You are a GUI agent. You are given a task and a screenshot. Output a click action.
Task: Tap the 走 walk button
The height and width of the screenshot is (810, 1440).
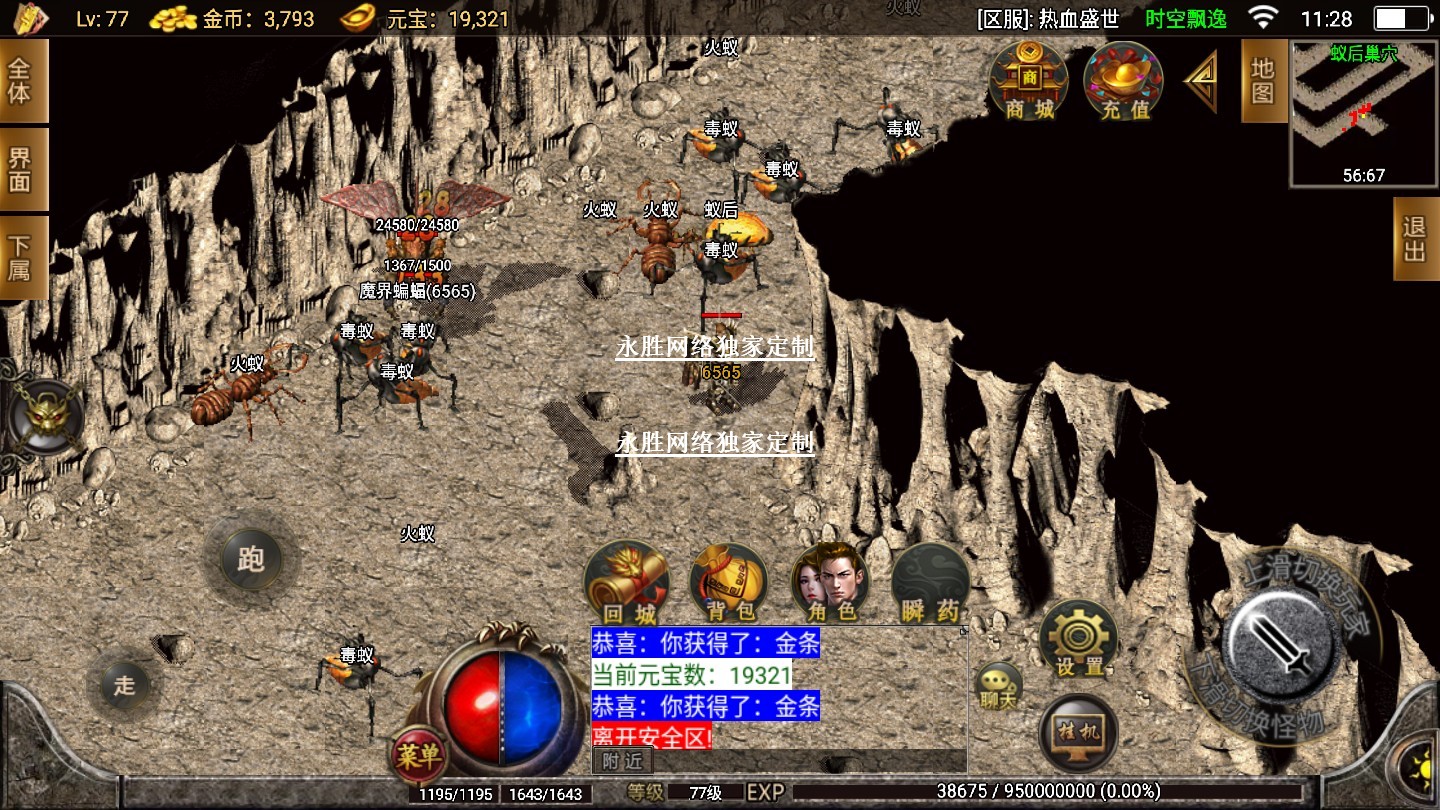tap(124, 685)
